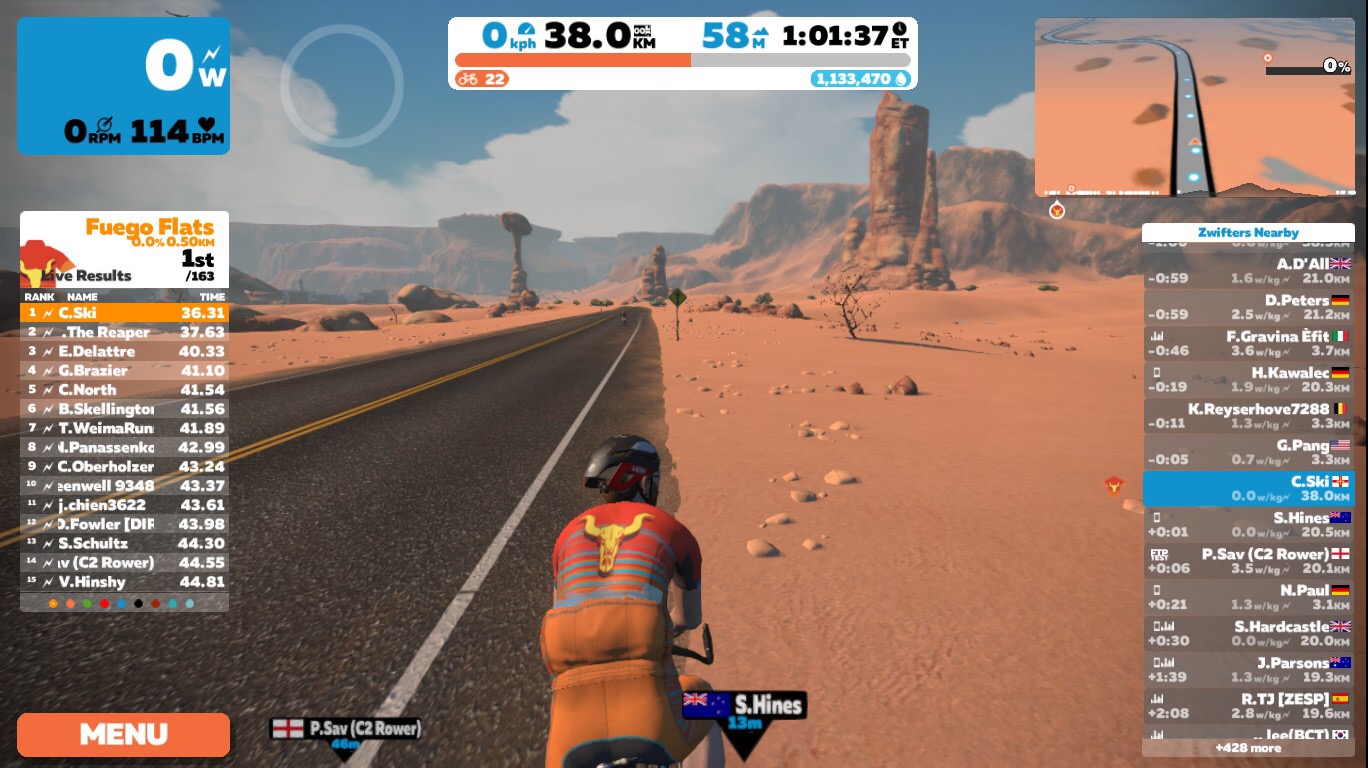Click the P.Sav (C2 Rower) name tag
Image resolution: width=1368 pixels, height=768 pixels.
coord(346,730)
